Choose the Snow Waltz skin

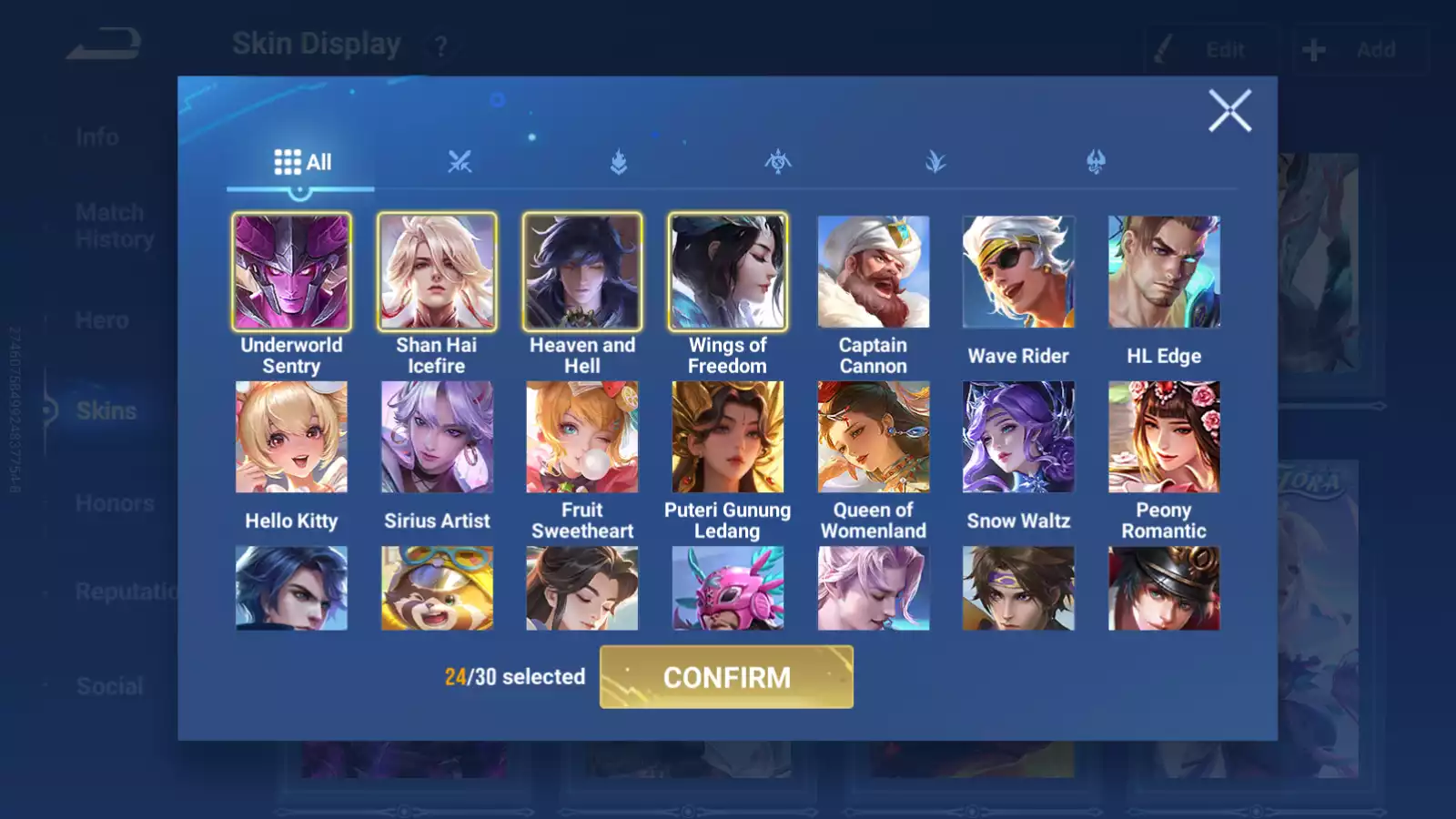point(1018,437)
